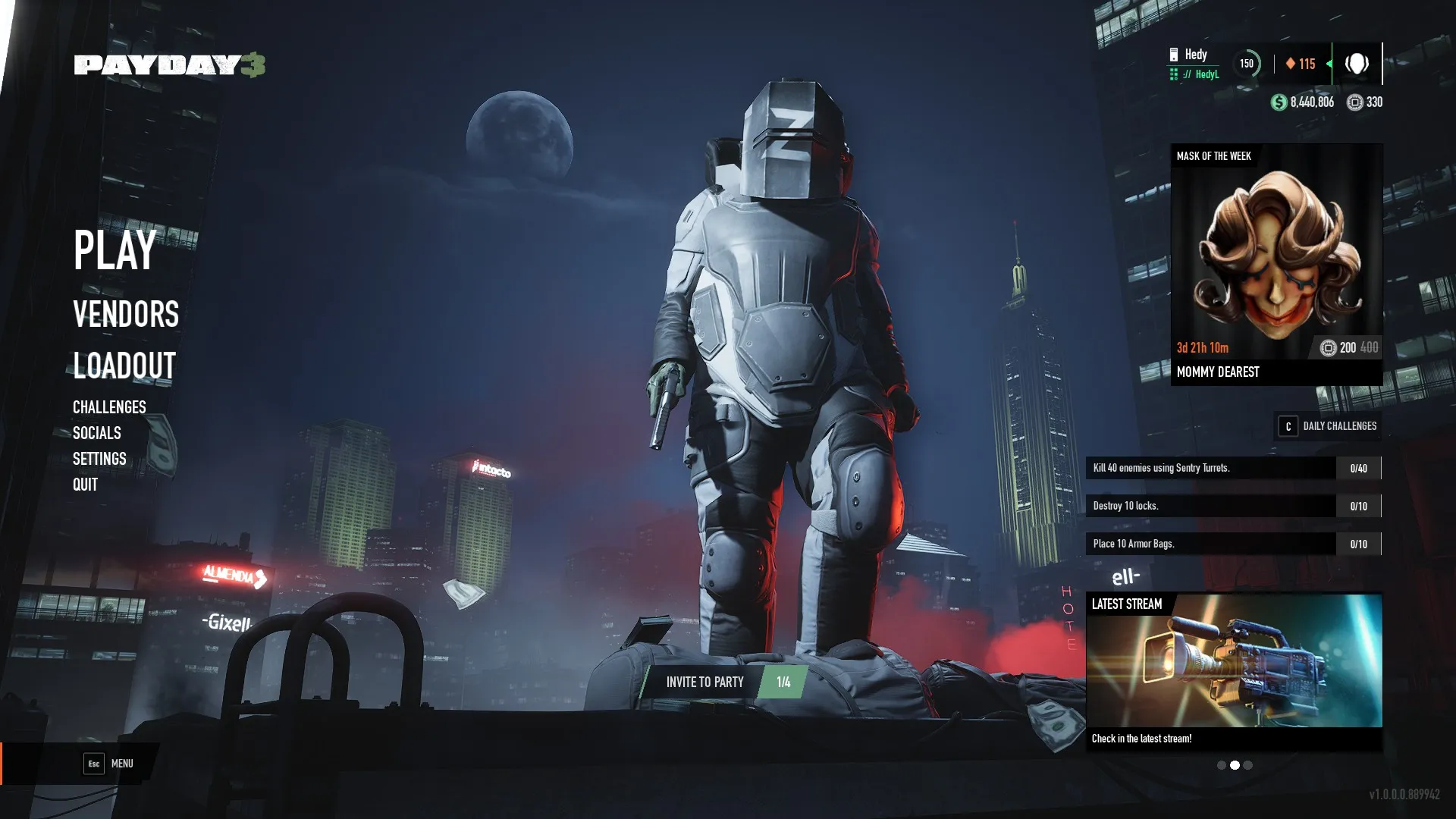
Task: Choose QUIT to exit the game
Action: click(x=85, y=485)
